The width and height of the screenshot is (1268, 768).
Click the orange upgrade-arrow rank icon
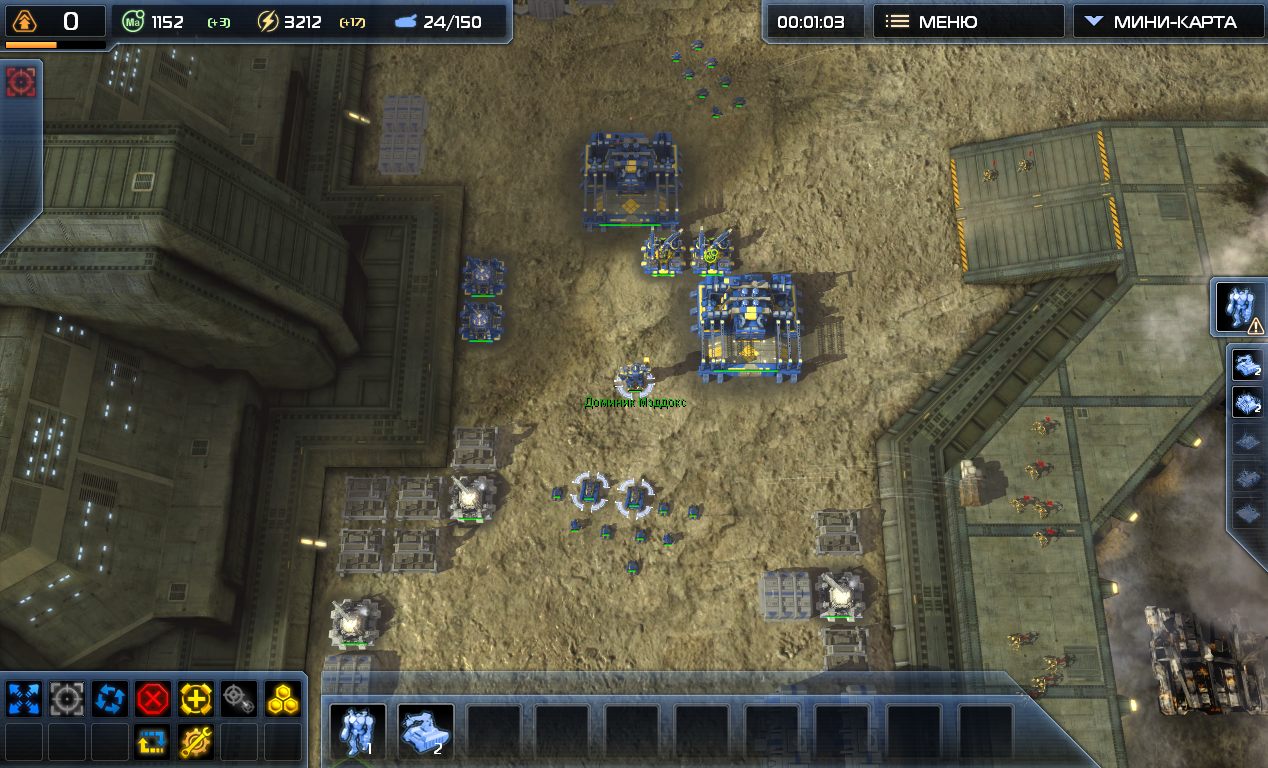(25, 21)
